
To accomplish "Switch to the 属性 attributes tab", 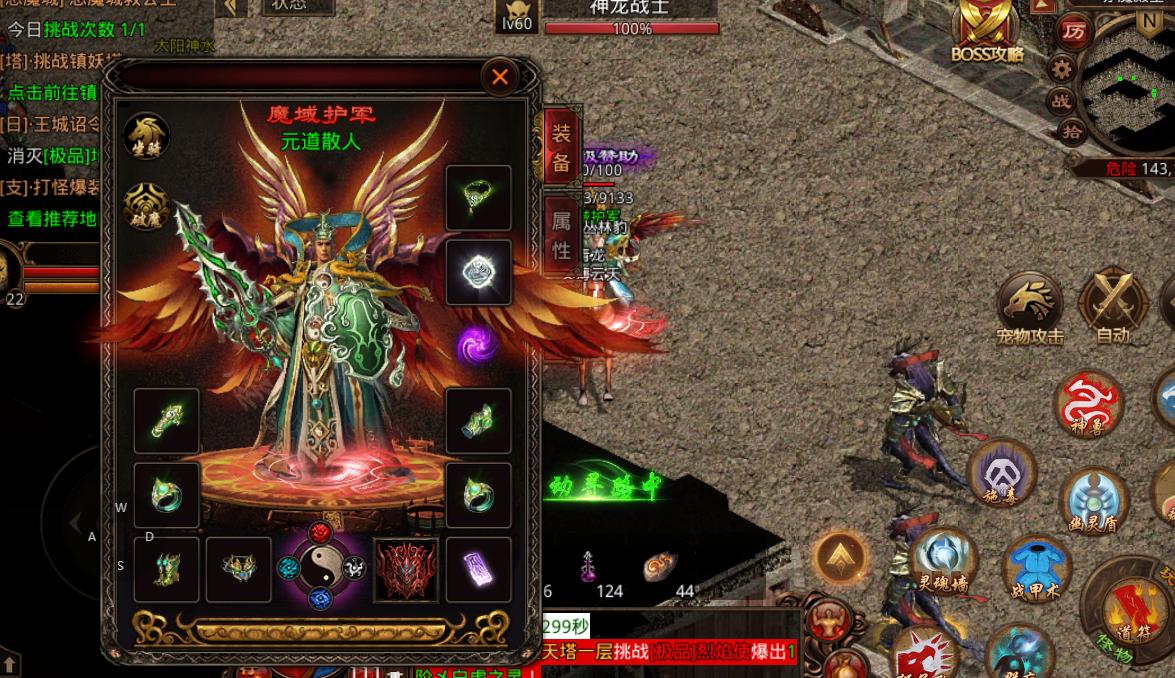I will point(561,236).
